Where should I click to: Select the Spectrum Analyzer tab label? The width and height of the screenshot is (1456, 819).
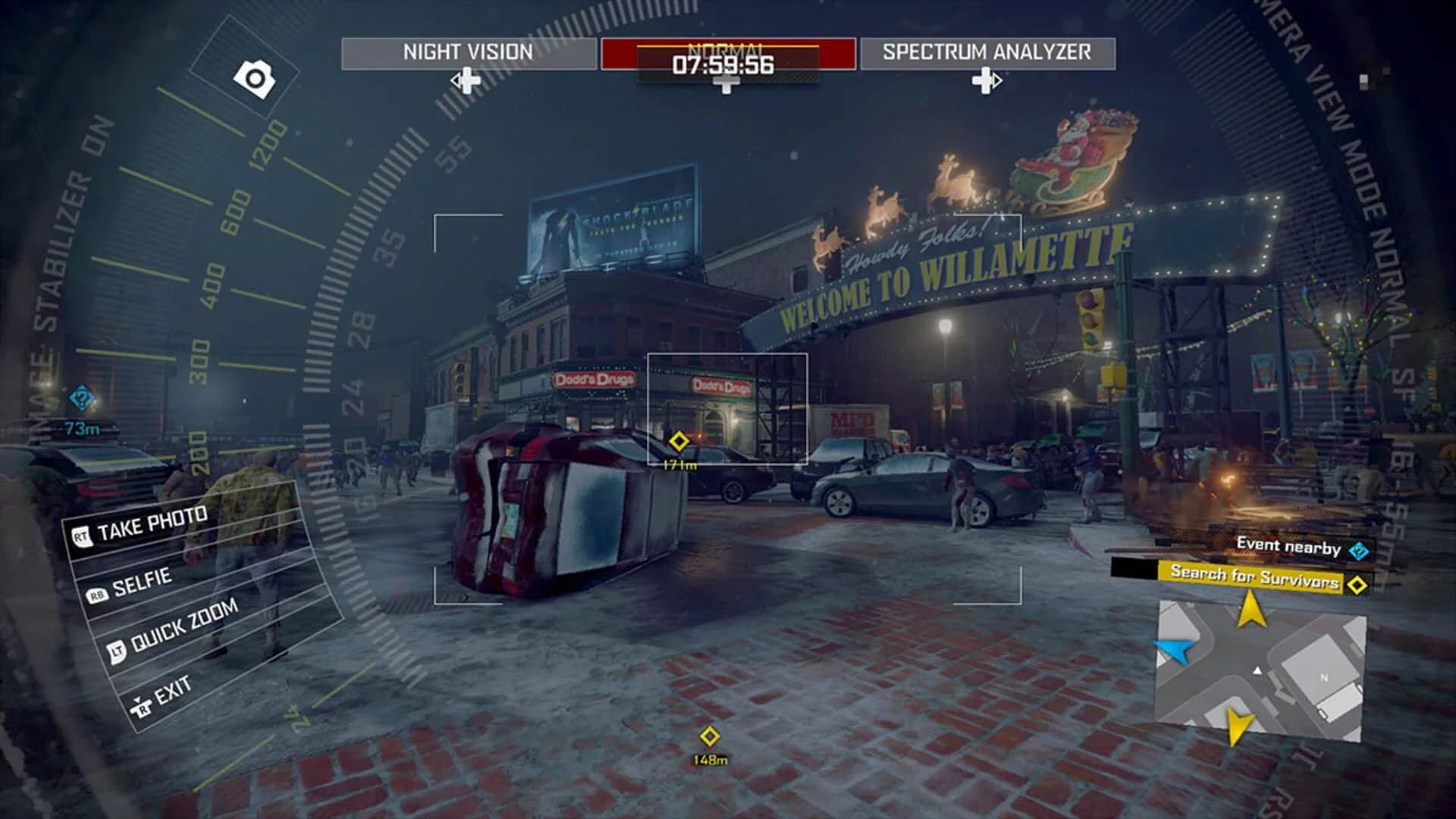tap(986, 52)
